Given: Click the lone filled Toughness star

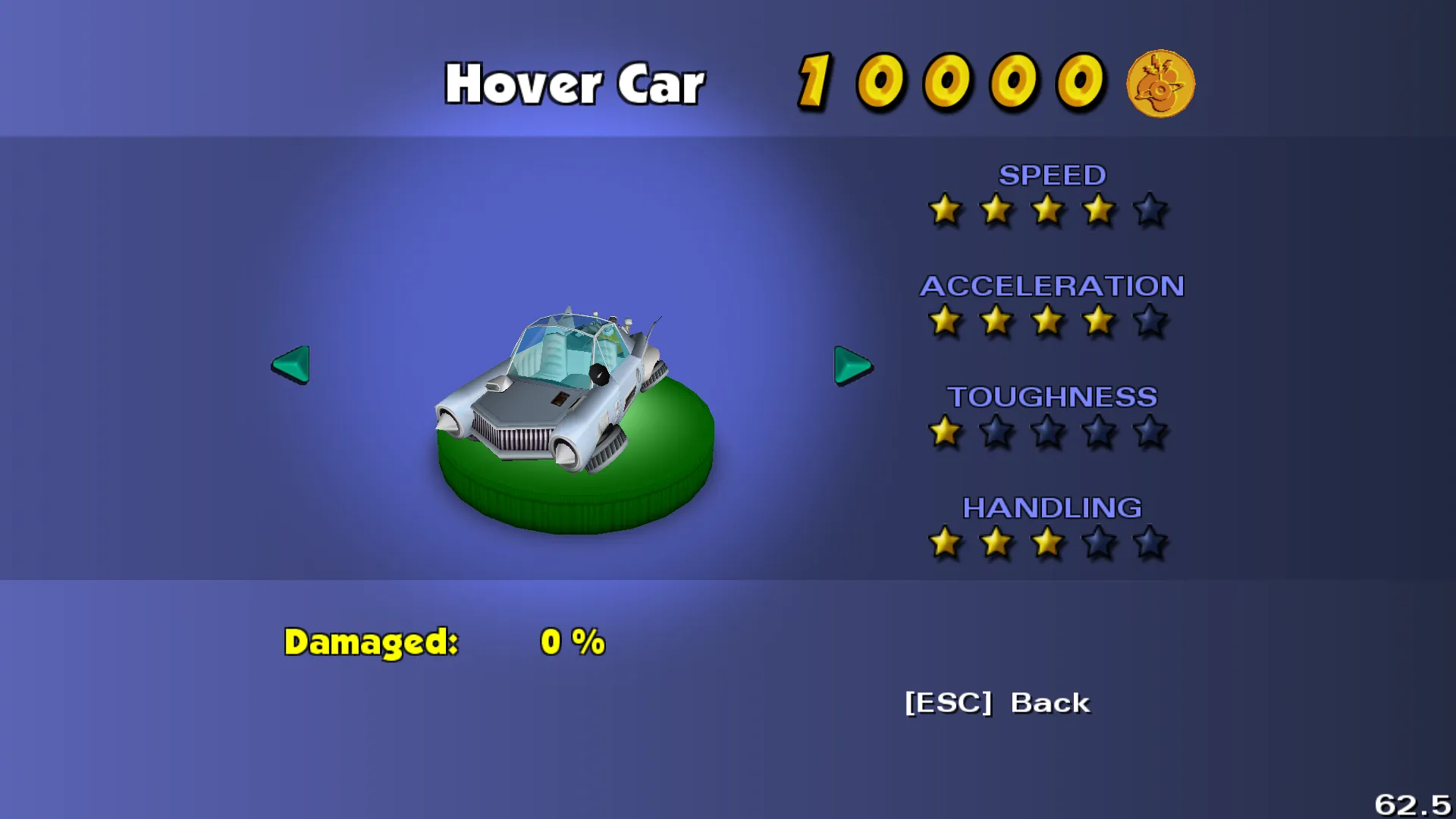Looking at the screenshot, I should coord(944,432).
